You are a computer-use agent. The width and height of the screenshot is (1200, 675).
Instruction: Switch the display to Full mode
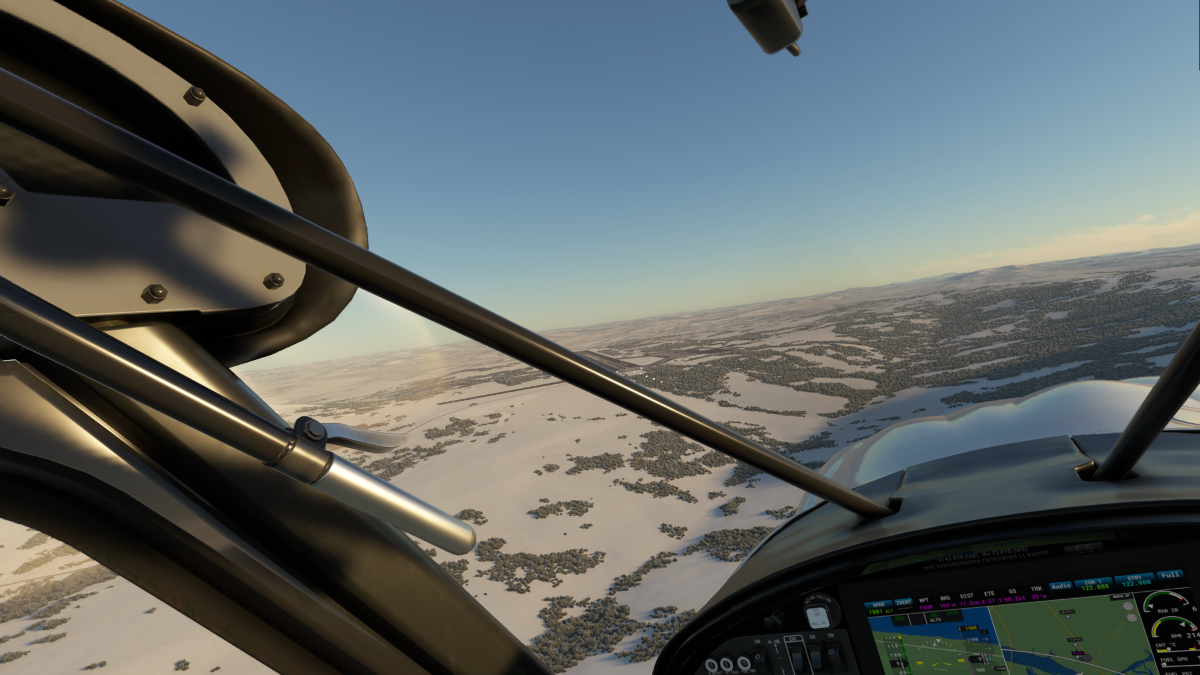pos(1169,575)
